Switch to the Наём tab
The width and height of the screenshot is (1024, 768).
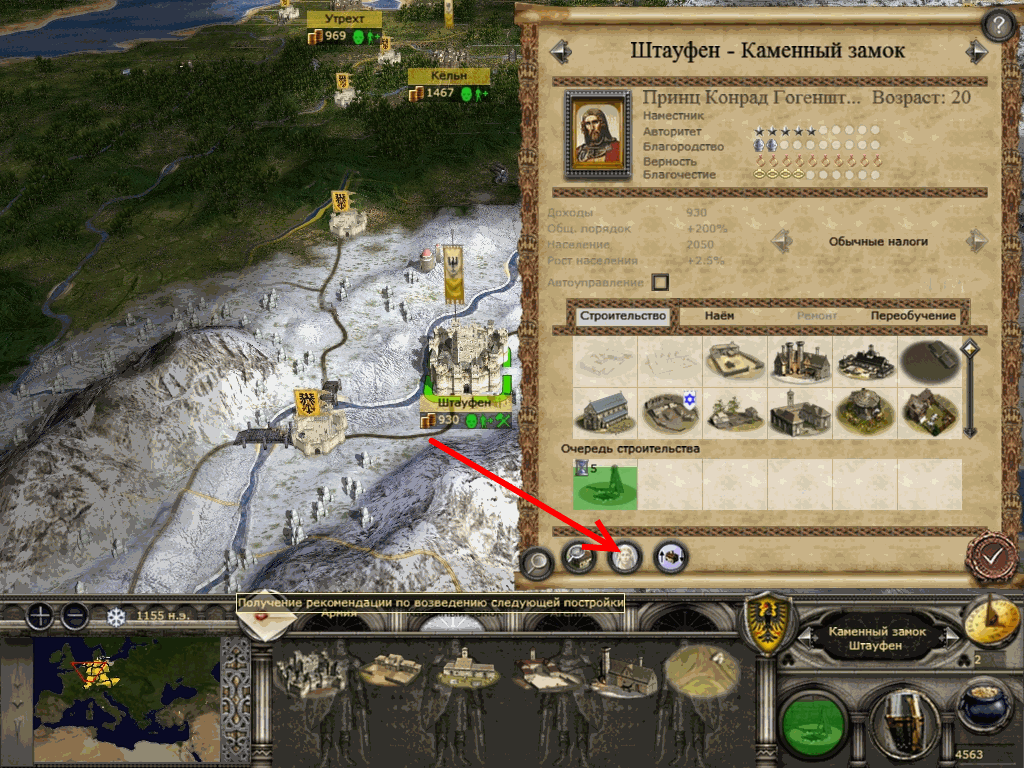[x=718, y=316]
